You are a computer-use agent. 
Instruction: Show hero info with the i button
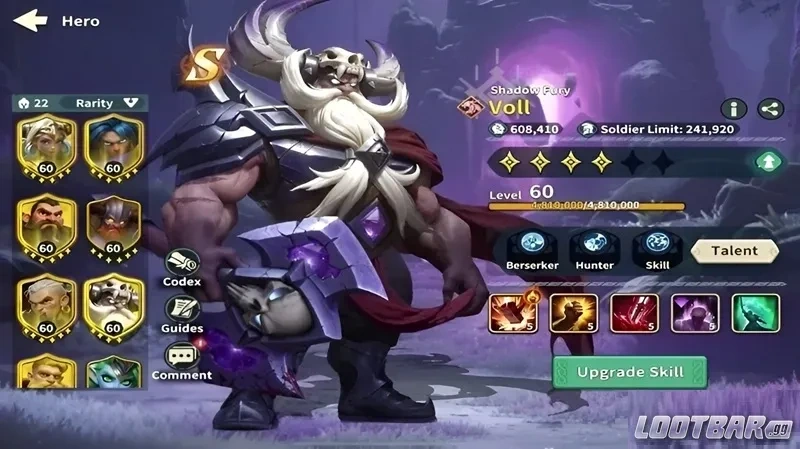[x=734, y=109]
